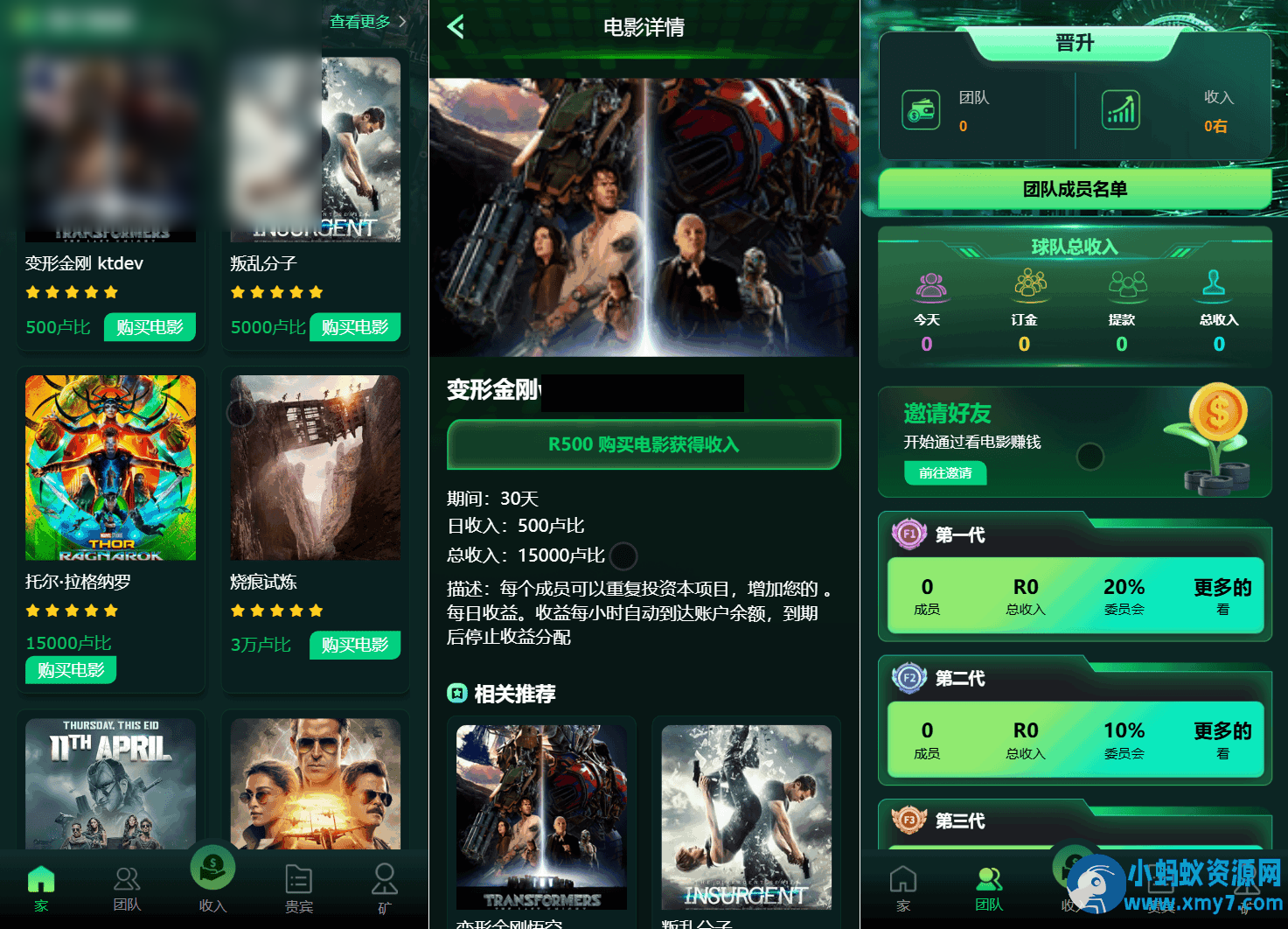This screenshot has height=929, width=1288.
Task: Click the income chart icon next to 收入
Action: click(1120, 109)
